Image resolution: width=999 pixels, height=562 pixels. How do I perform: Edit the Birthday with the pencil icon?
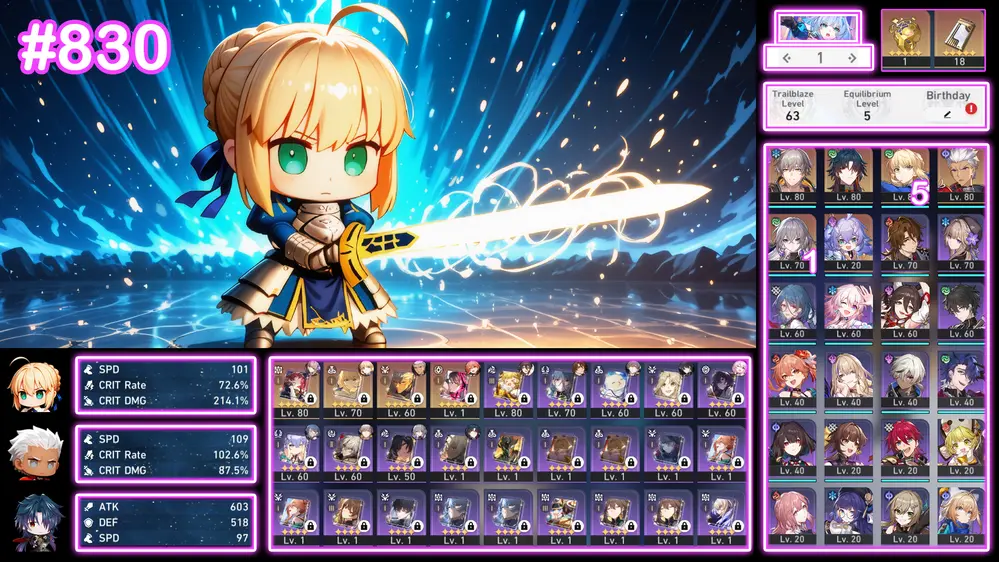[x=946, y=116]
